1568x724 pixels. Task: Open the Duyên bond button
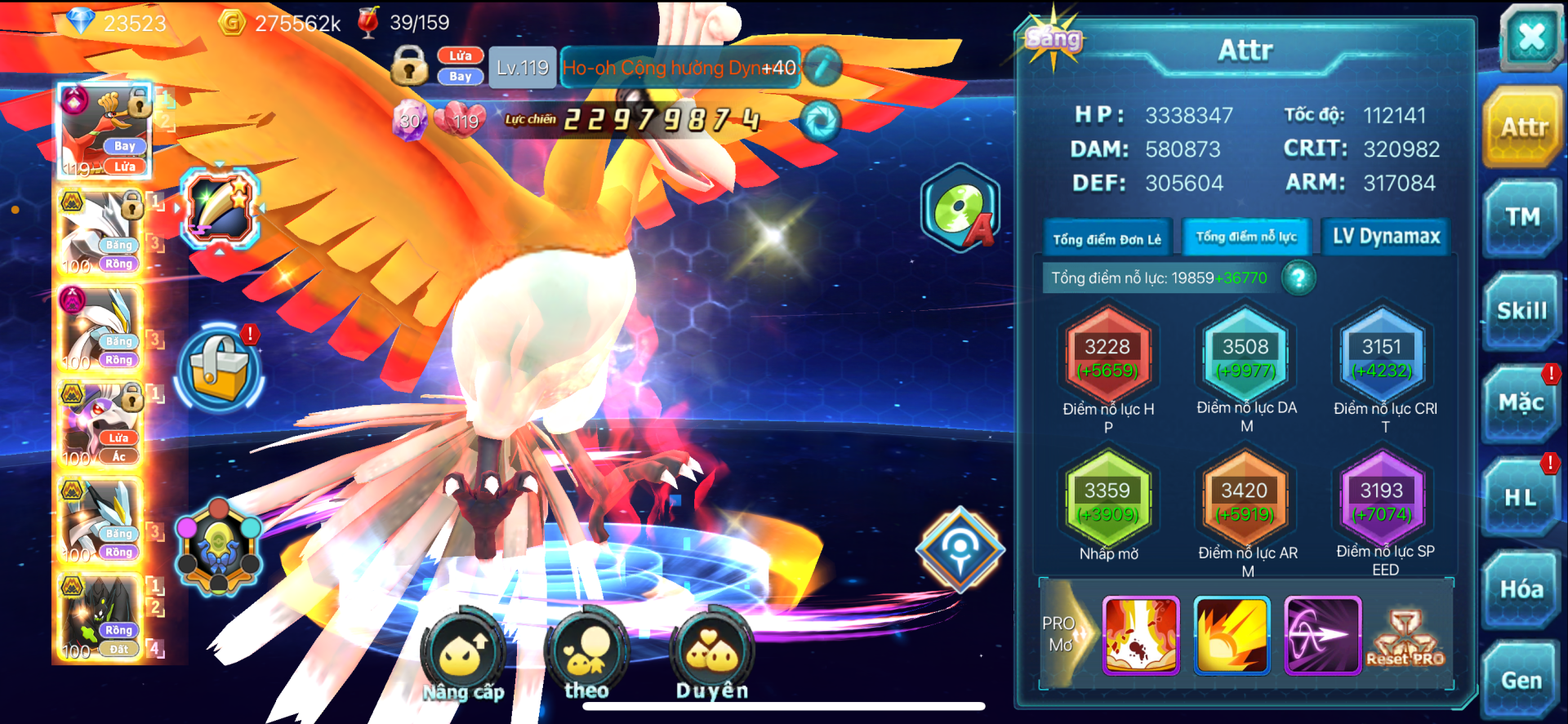tap(711, 655)
